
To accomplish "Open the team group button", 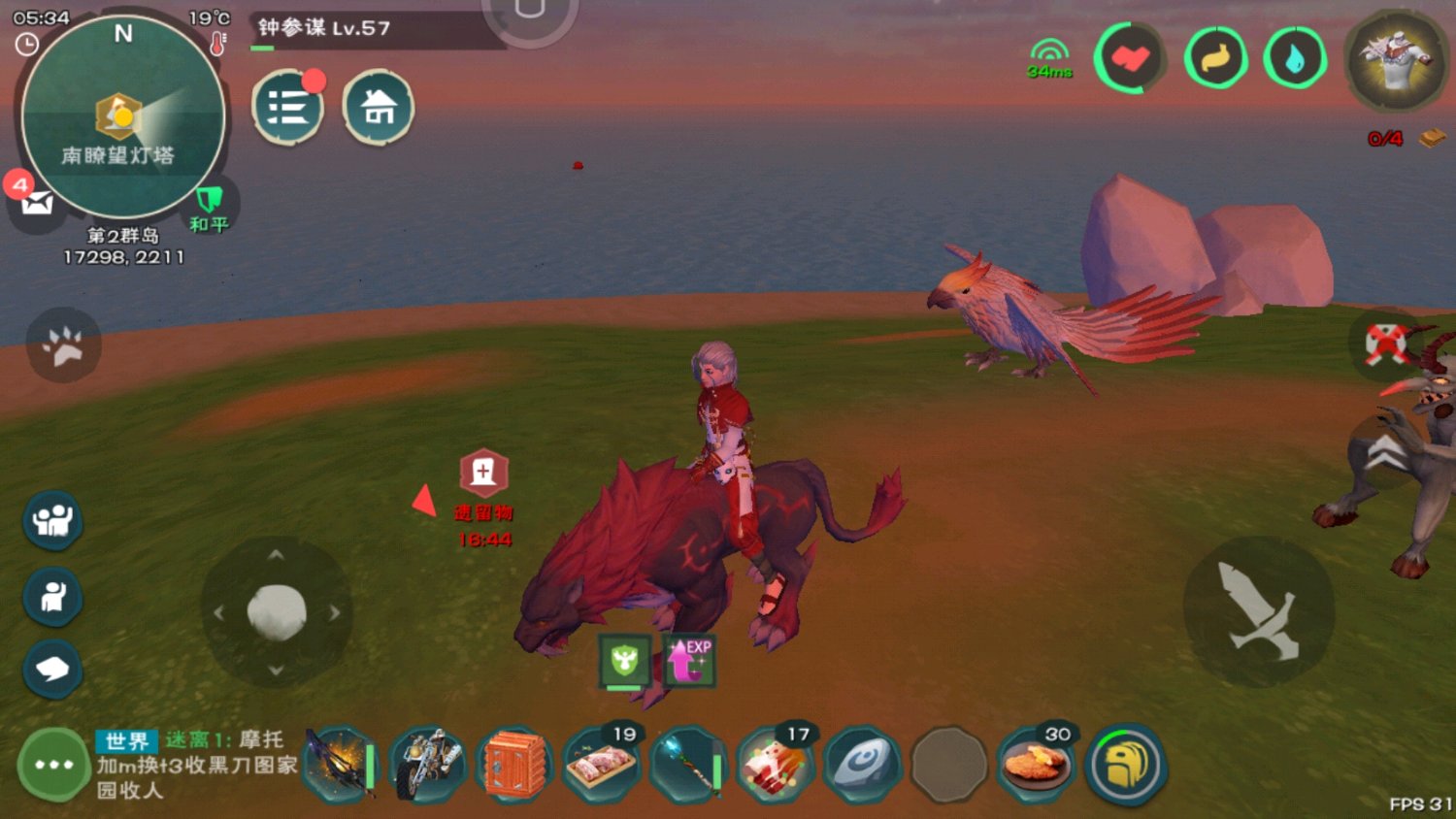I will [52, 520].
